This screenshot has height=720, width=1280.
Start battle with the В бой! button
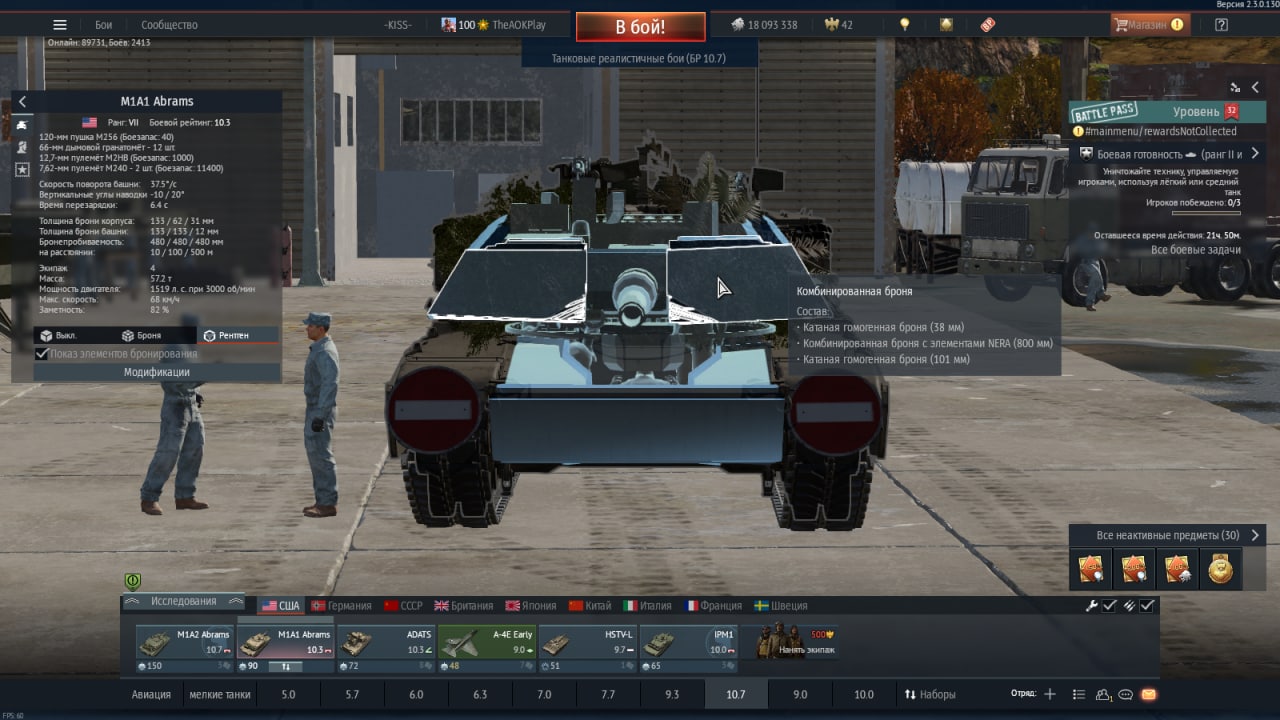point(640,27)
